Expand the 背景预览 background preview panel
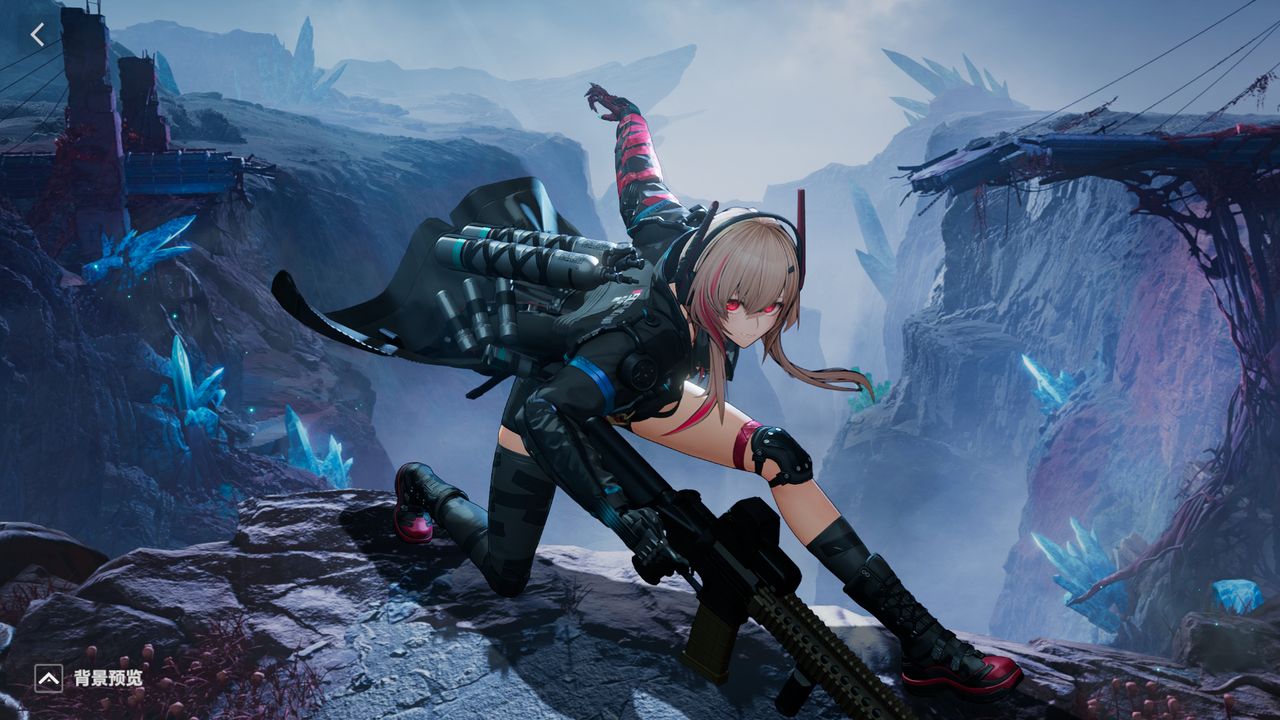Screen dimensions: 1280x720 pos(48,679)
